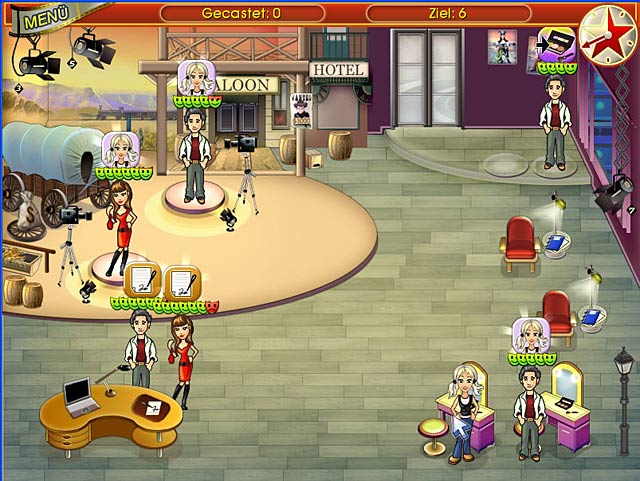
Task: Click blonde portrait bubble above saloon stage actor
Action: tap(195, 77)
